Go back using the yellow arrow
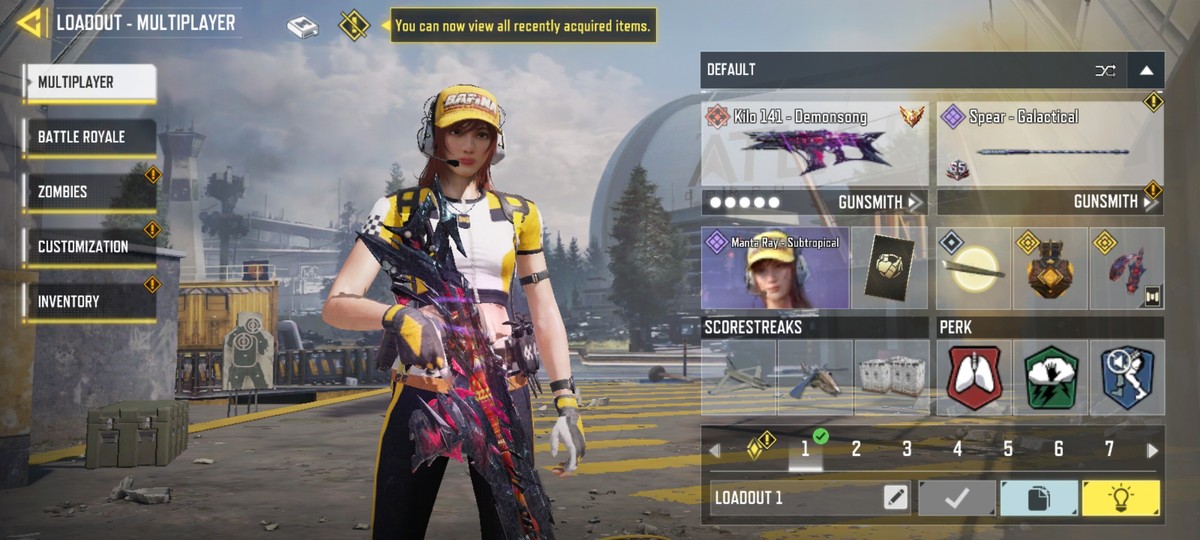Screen dimensions: 1200x540 30,22
